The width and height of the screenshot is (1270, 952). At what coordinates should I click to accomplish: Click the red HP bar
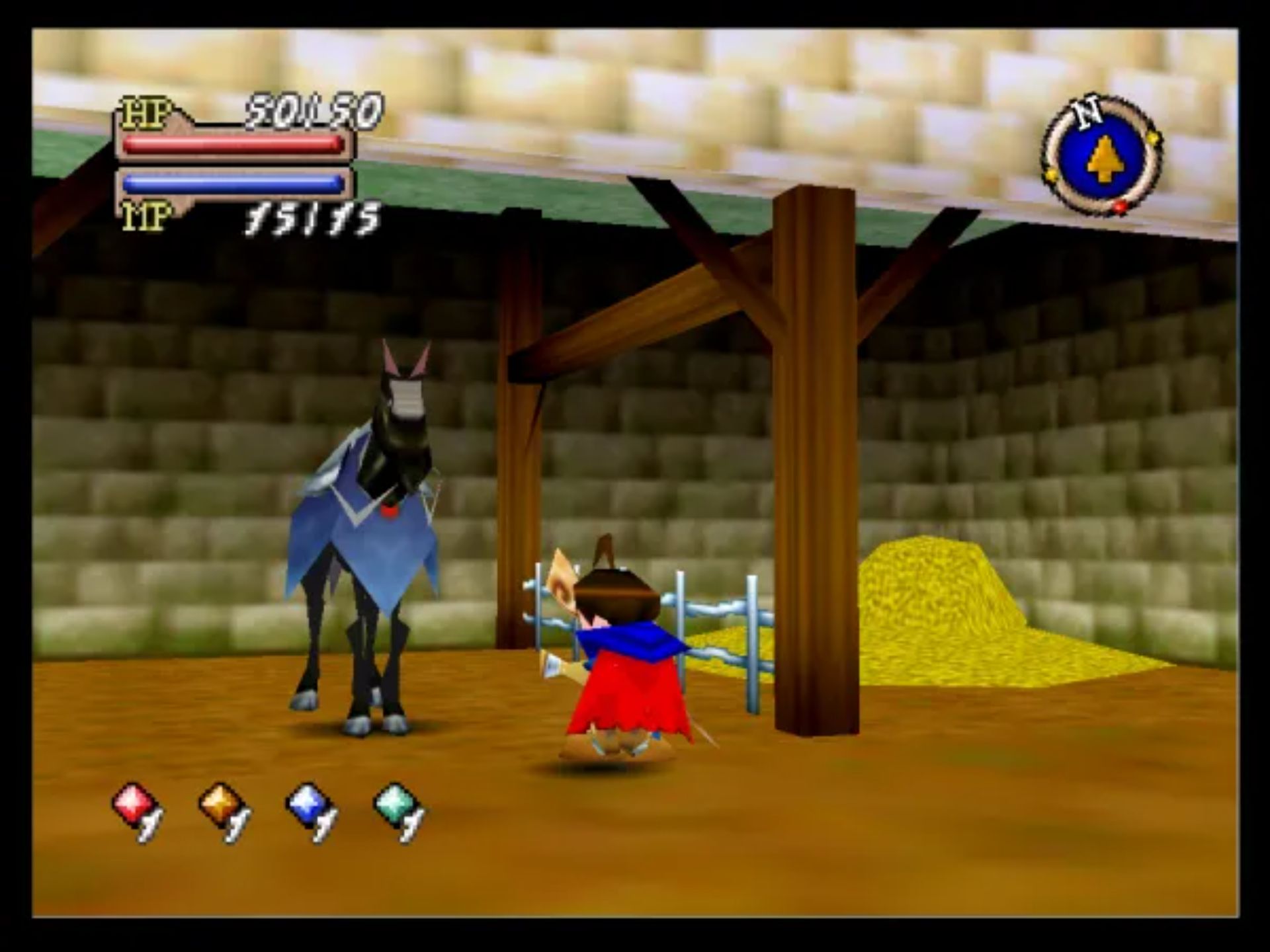click(235, 145)
